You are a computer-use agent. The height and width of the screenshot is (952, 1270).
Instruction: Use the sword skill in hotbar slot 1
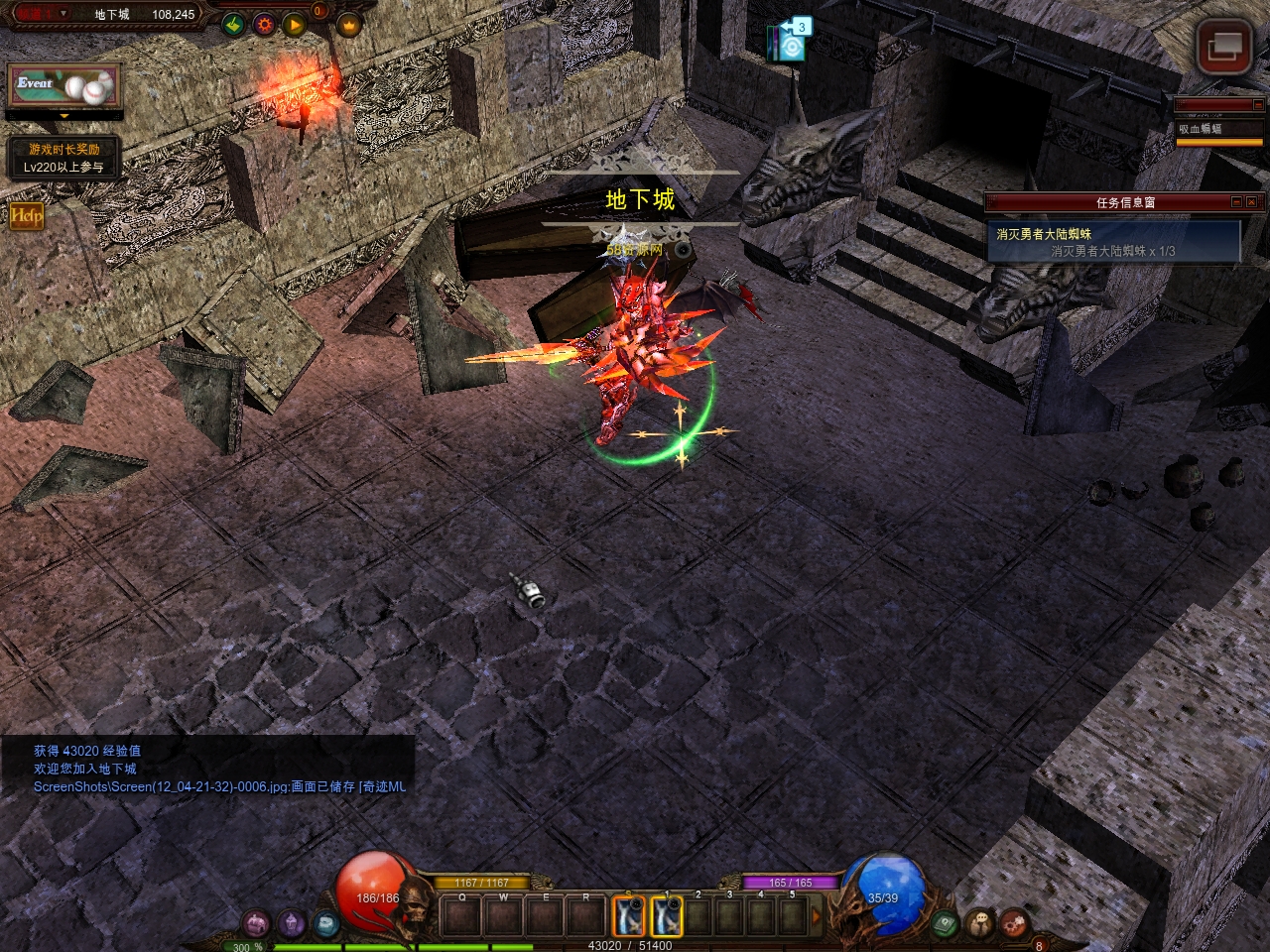667,916
